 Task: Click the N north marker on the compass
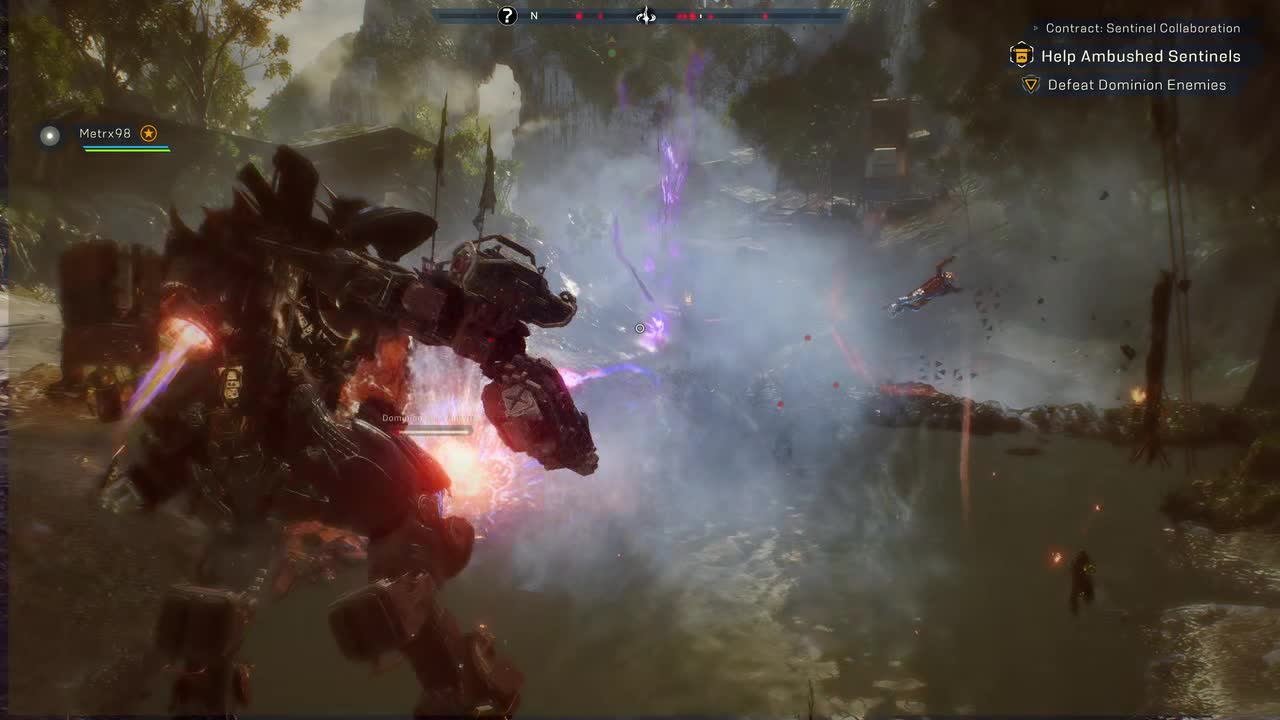tap(533, 16)
